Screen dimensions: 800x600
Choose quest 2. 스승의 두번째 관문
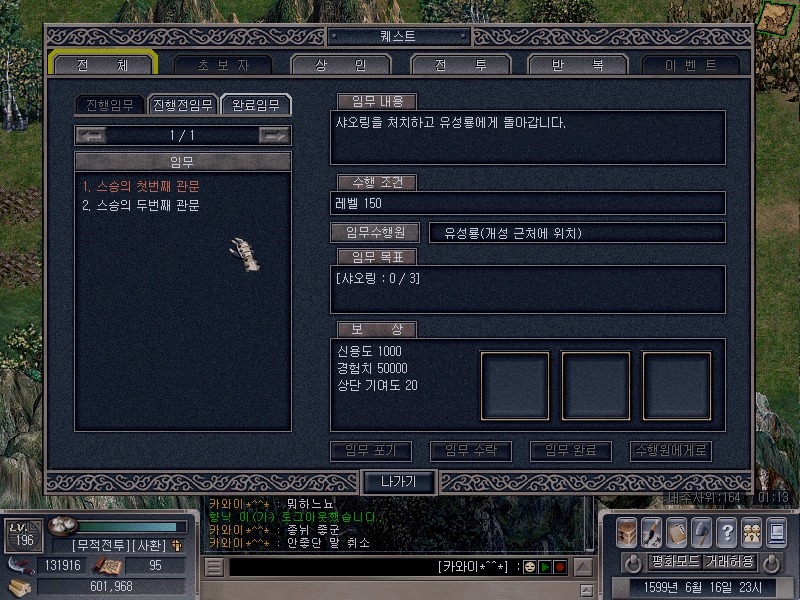pyautogui.click(x=141, y=205)
